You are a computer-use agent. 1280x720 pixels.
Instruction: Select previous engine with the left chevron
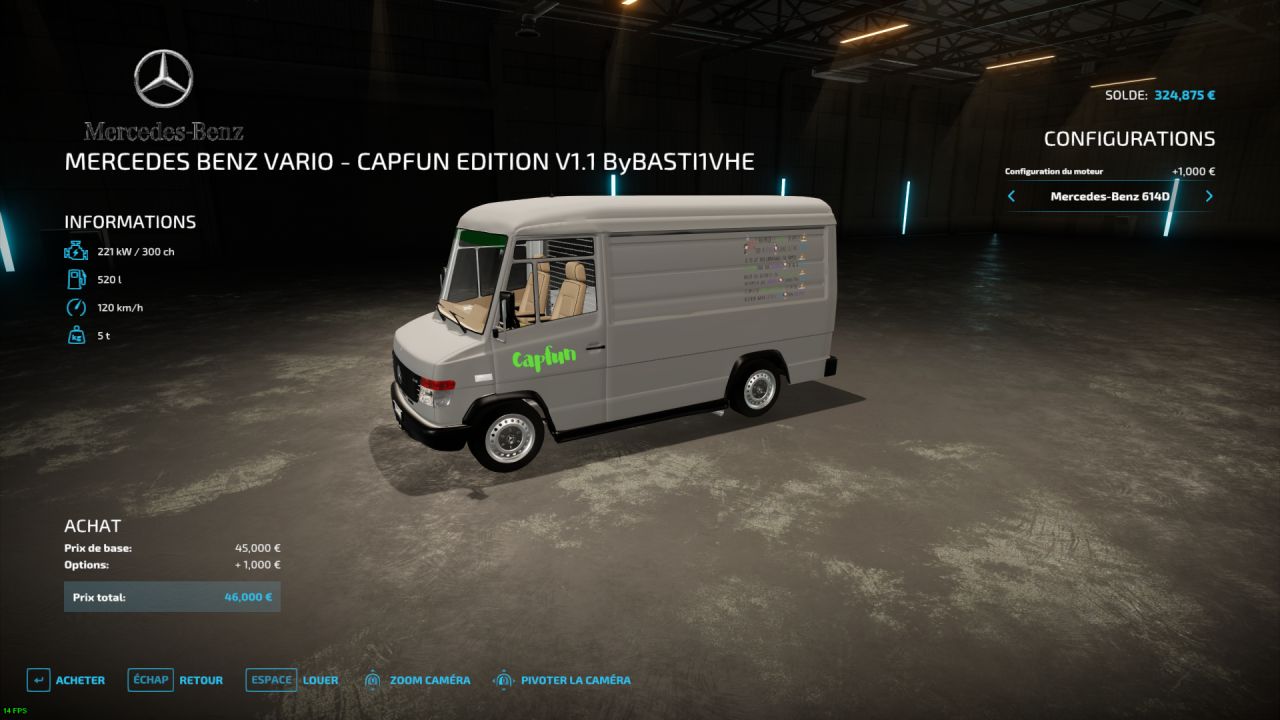pyautogui.click(x=1010, y=196)
